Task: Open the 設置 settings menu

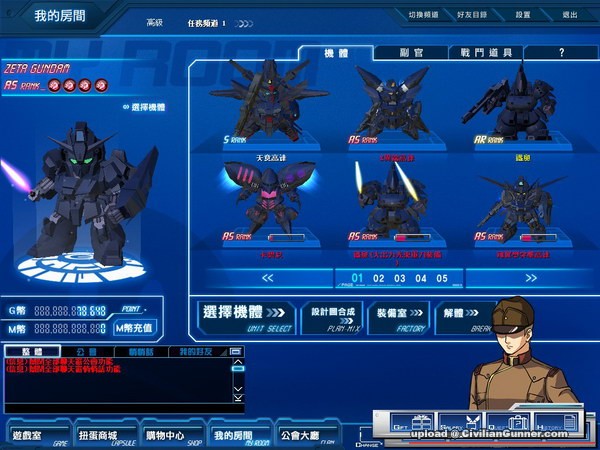Action: coord(523,16)
